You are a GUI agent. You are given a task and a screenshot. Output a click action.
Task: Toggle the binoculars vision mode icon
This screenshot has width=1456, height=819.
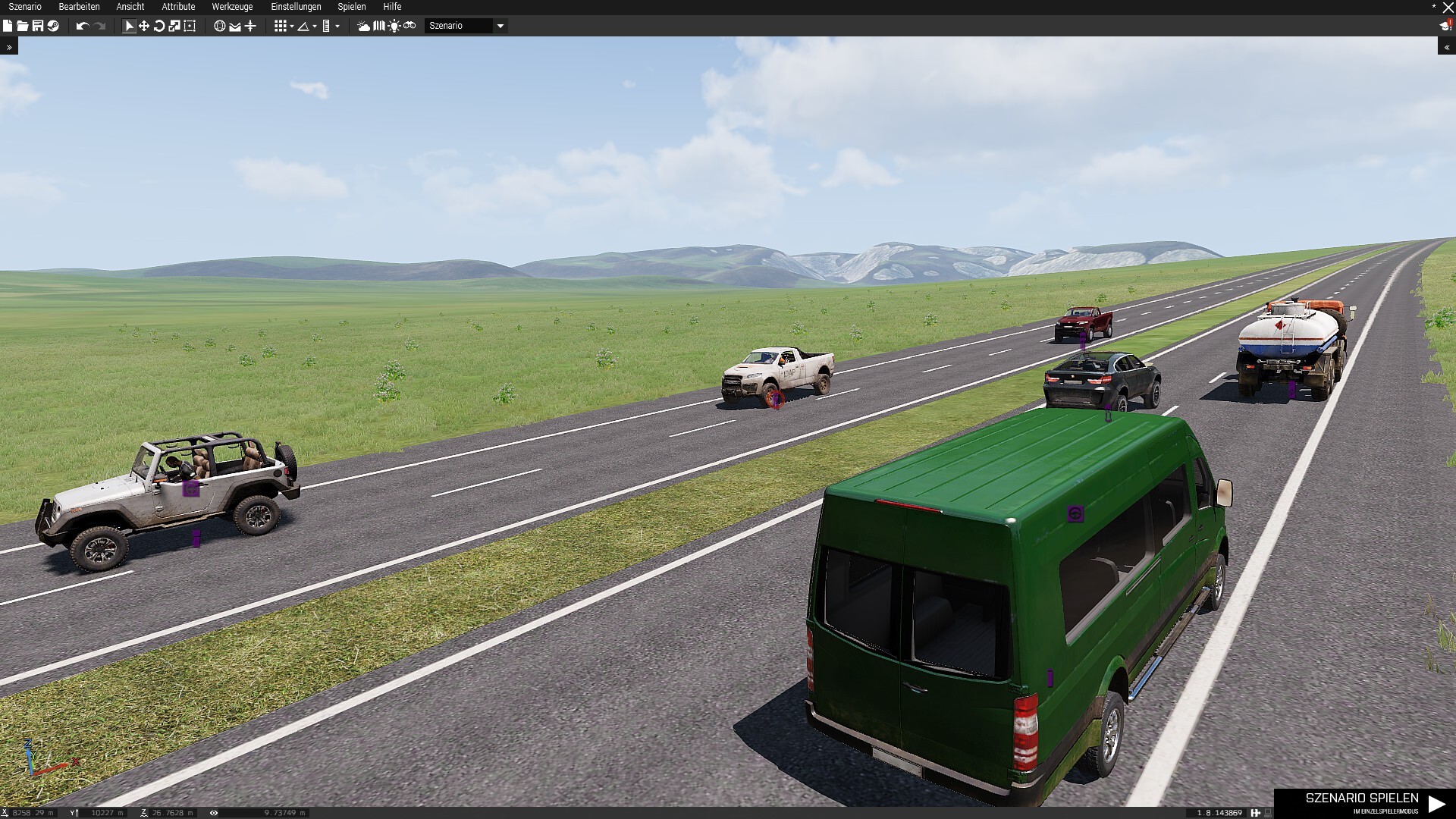(409, 26)
